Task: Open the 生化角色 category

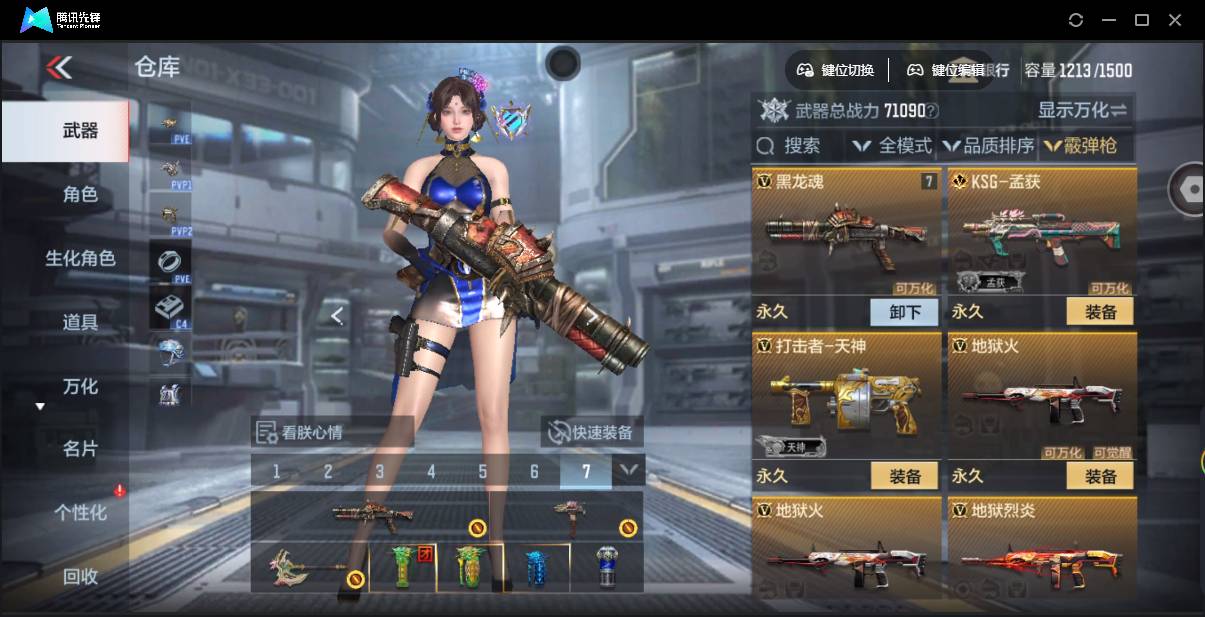Action: pyautogui.click(x=80, y=258)
